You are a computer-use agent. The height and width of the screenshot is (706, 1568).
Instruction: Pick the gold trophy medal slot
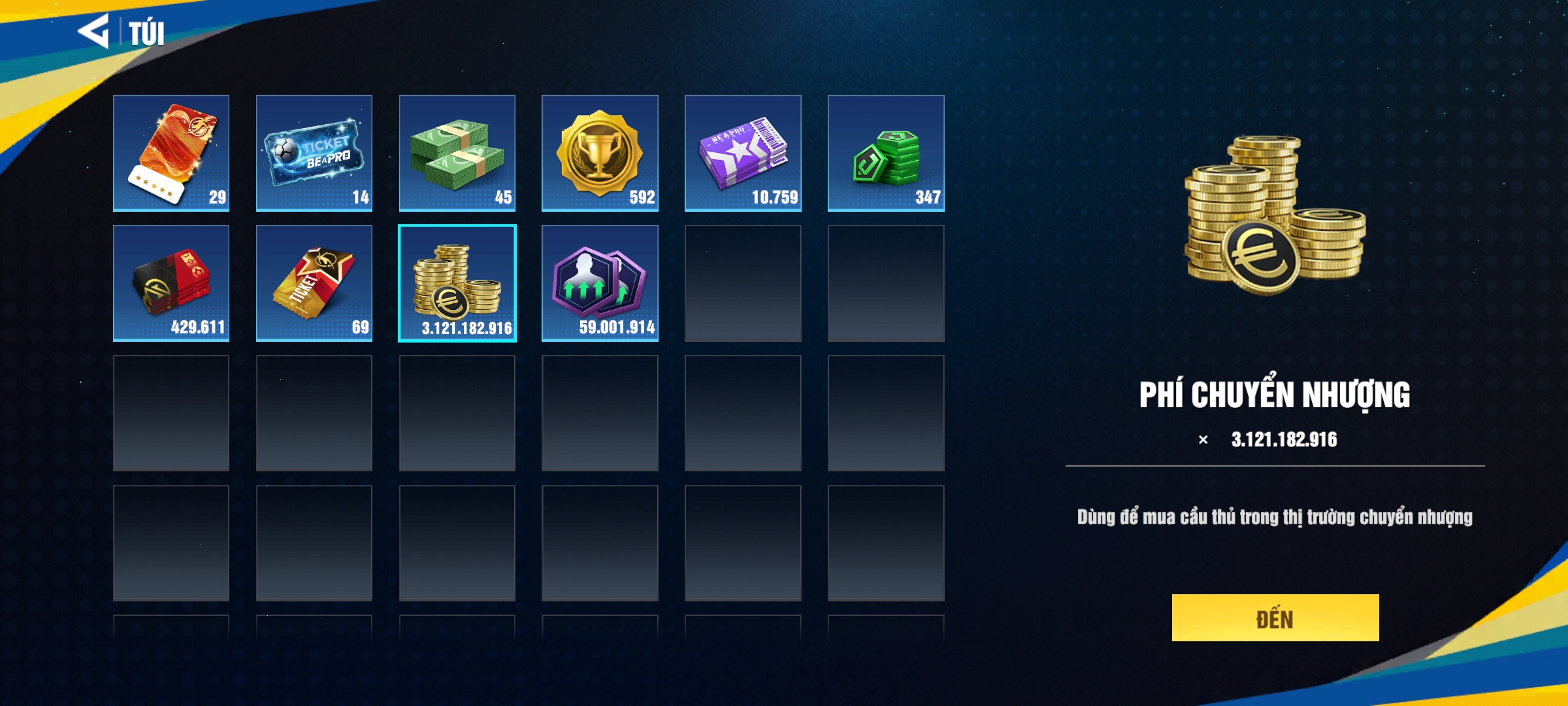click(x=600, y=153)
